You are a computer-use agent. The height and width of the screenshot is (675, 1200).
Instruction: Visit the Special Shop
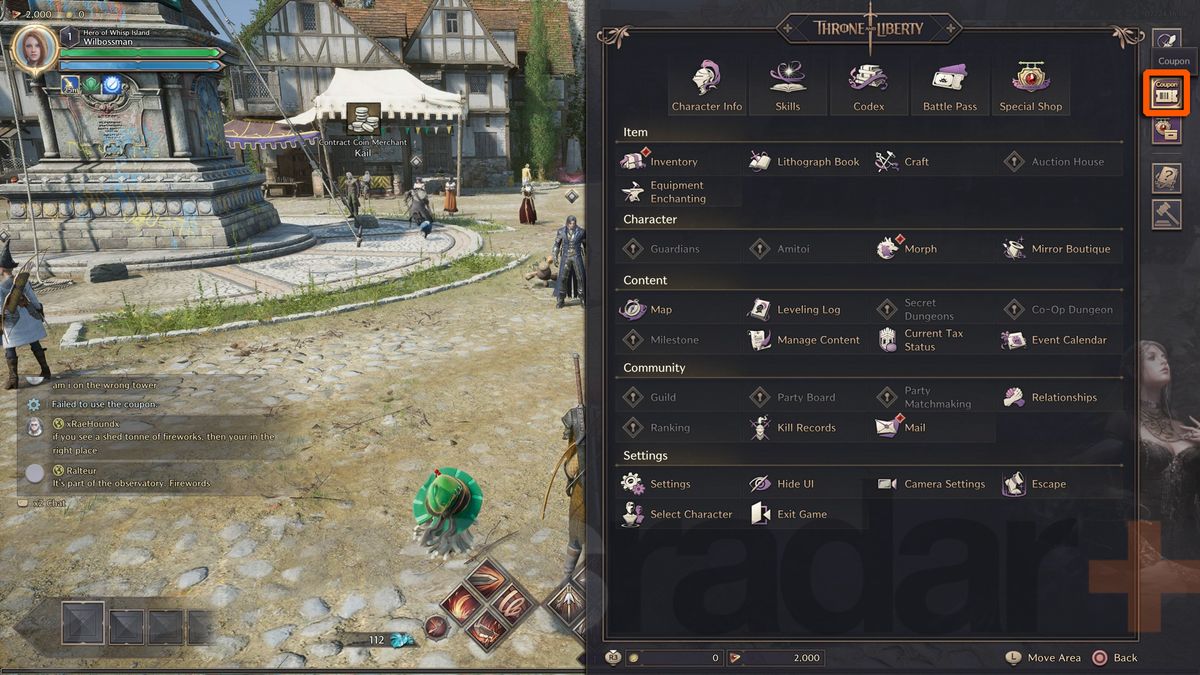point(1030,86)
